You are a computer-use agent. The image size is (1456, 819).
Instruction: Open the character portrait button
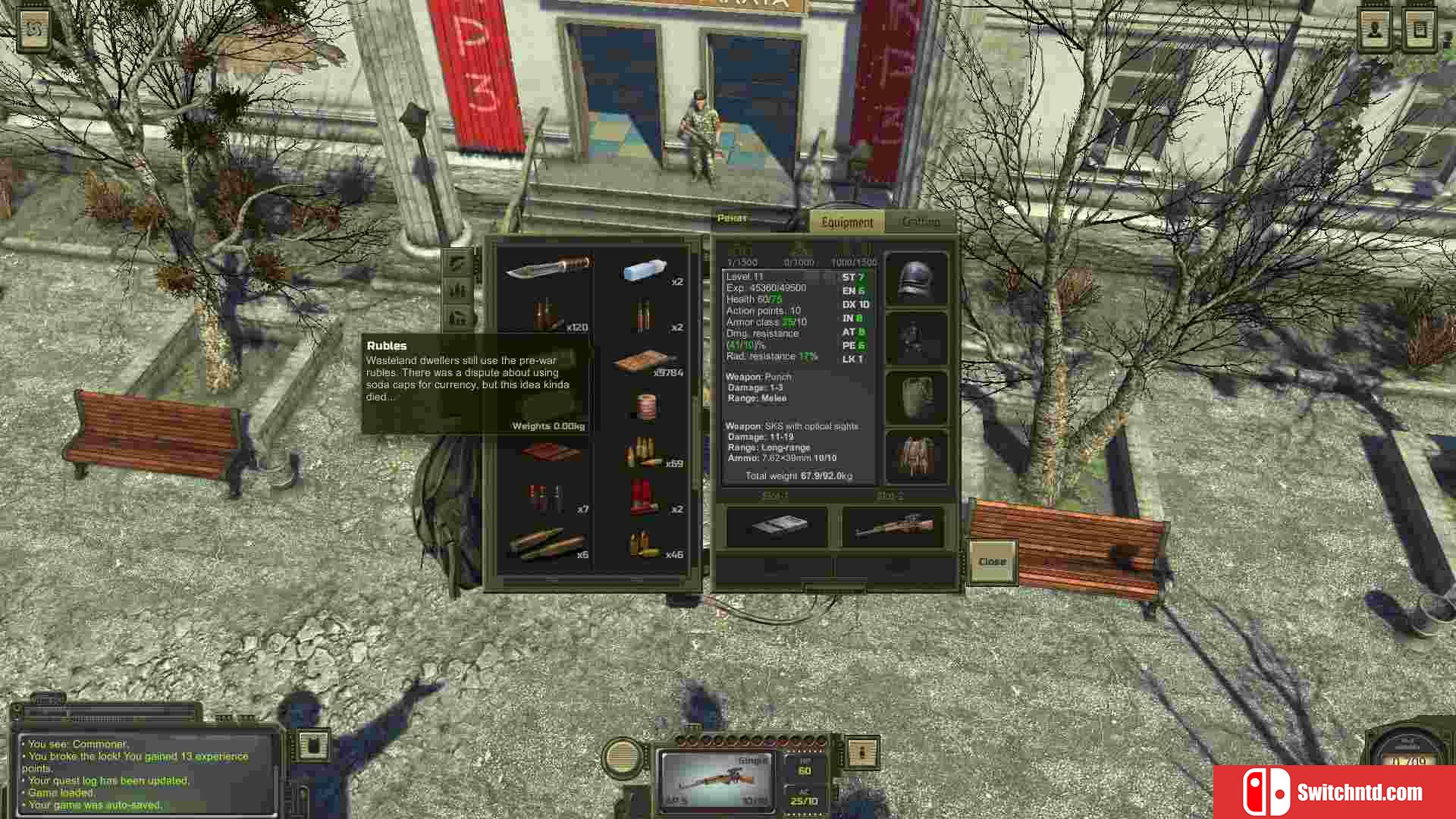tap(1375, 30)
